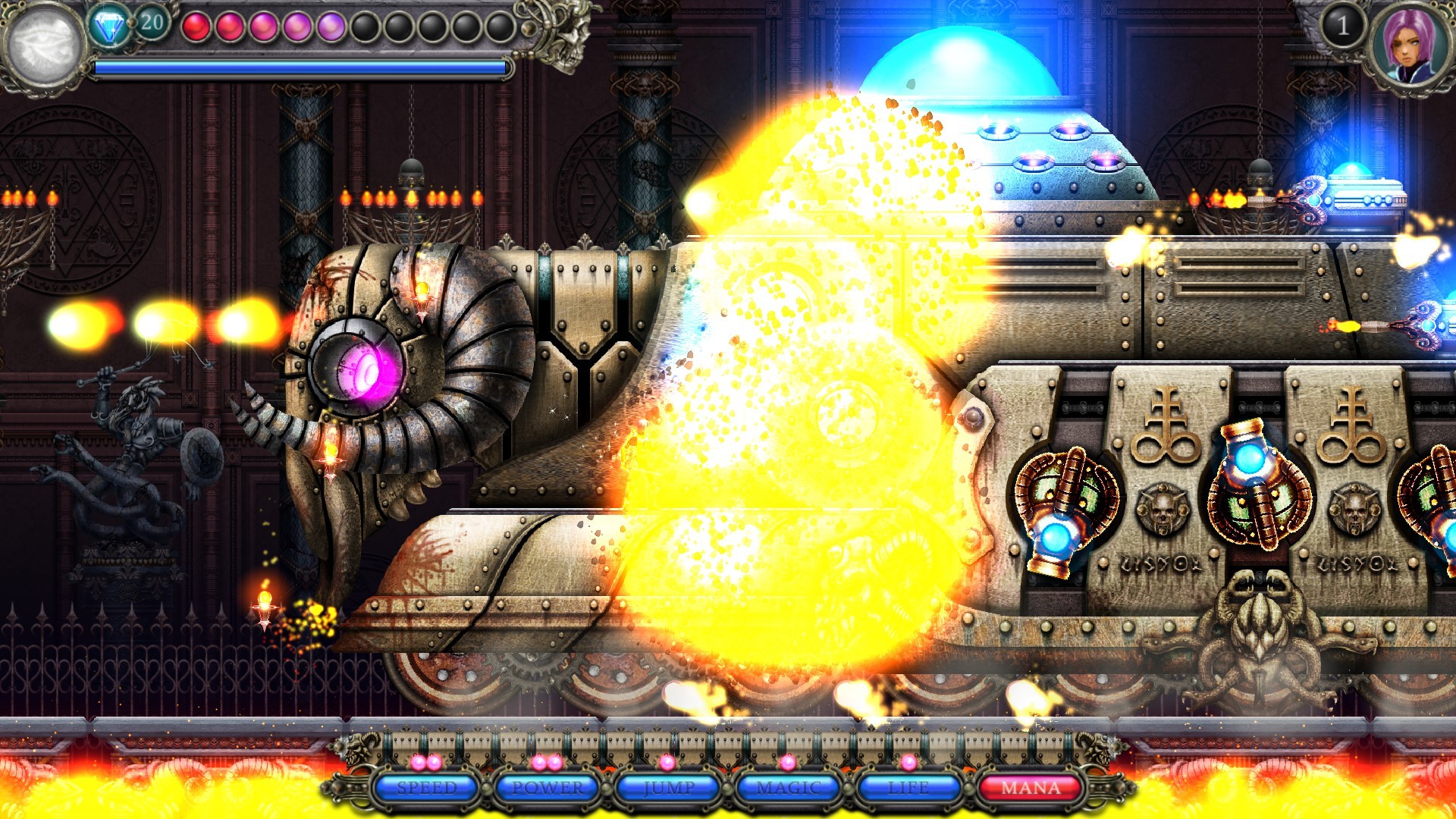Click the knight statue silhouette on the left
This screenshot has height=819, width=1456.
pos(140,425)
